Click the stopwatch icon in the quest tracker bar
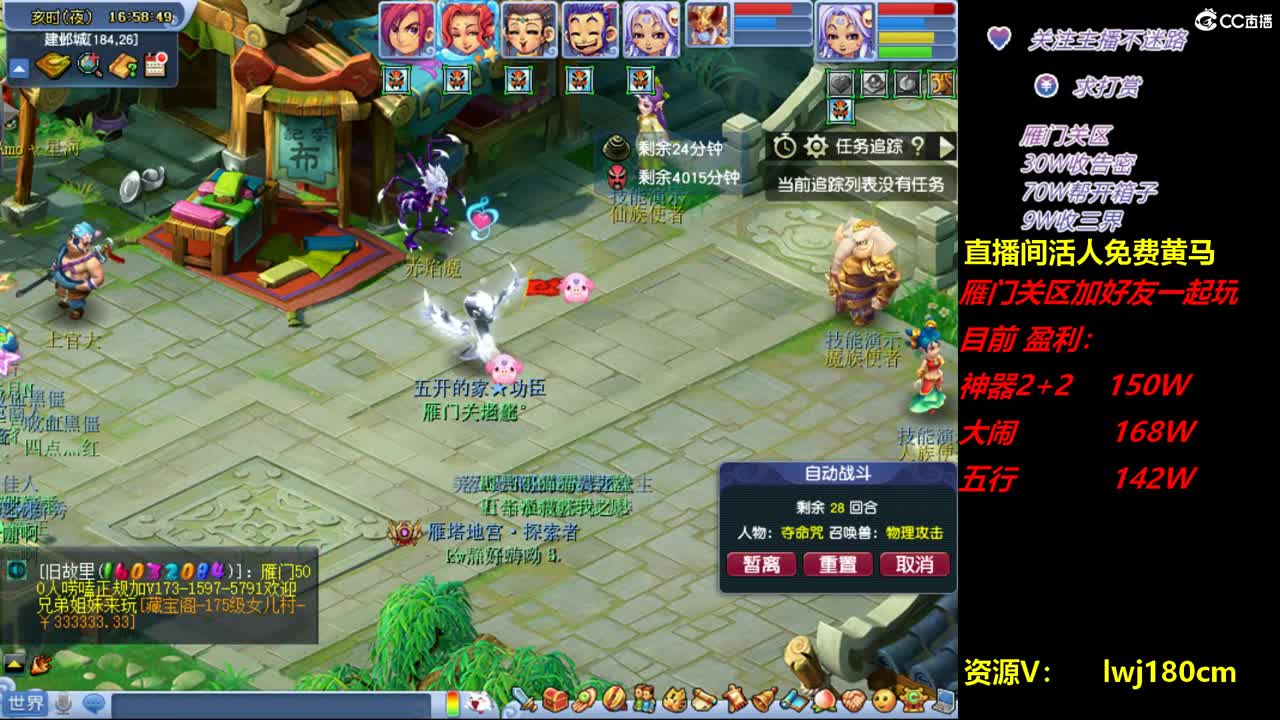Image resolution: width=1280 pixels, height=720 pixels. click(785, 146)
